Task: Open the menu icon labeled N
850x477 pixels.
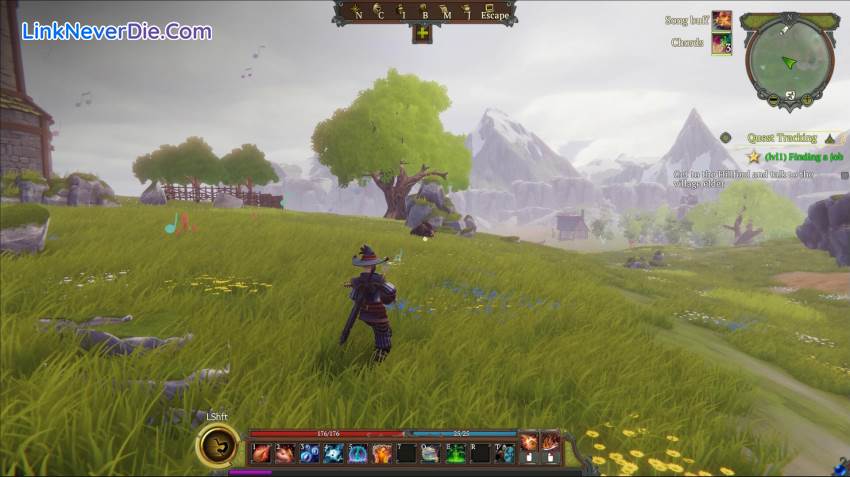Action: (358, 13)
